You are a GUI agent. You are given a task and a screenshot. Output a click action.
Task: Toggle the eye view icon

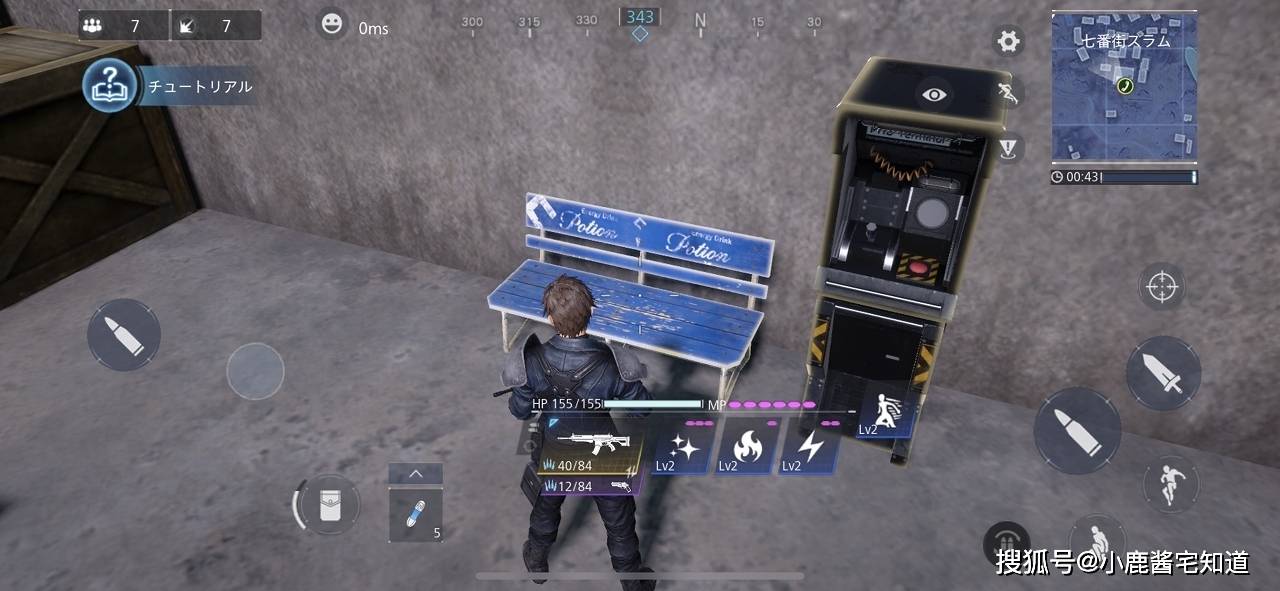(934, 95)
